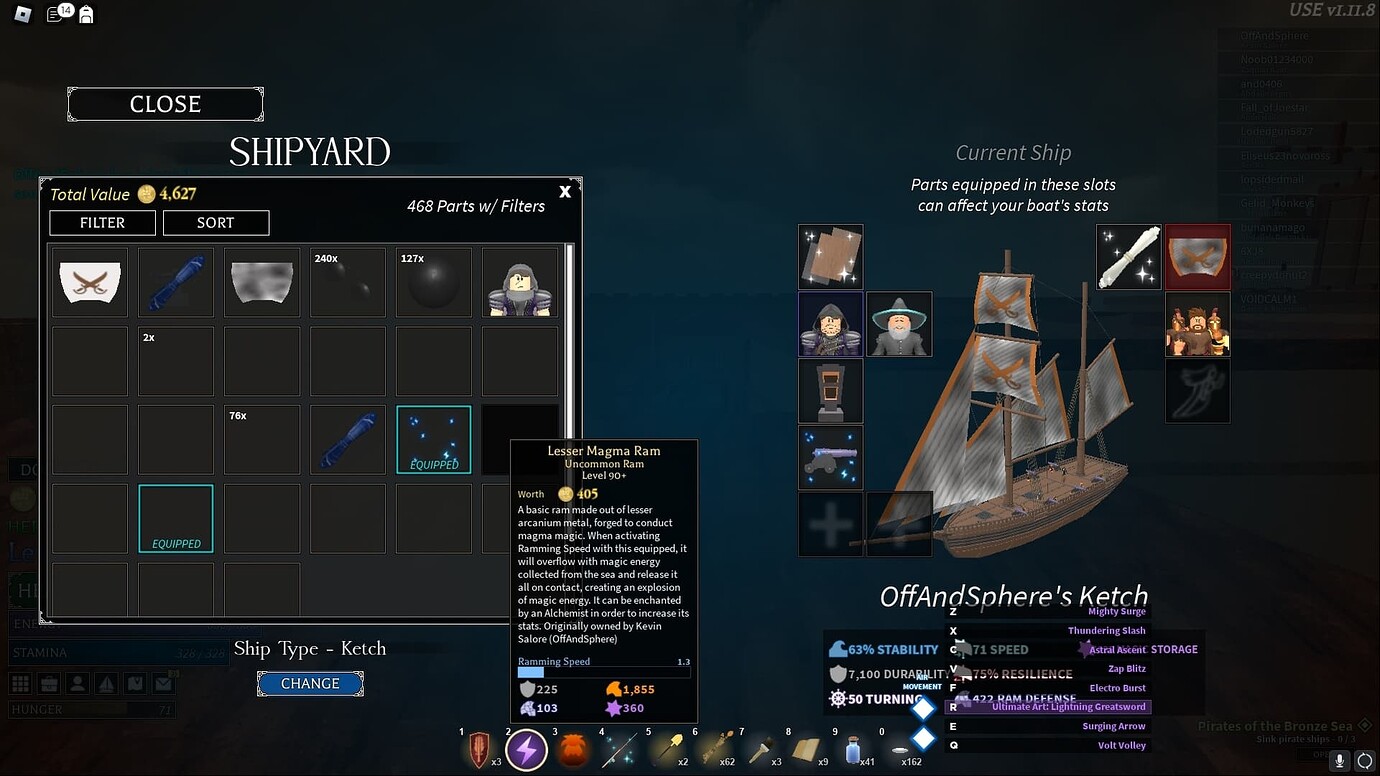Select the grey wizard hat crew slot
1380x776 pixels.
[898, 324]
